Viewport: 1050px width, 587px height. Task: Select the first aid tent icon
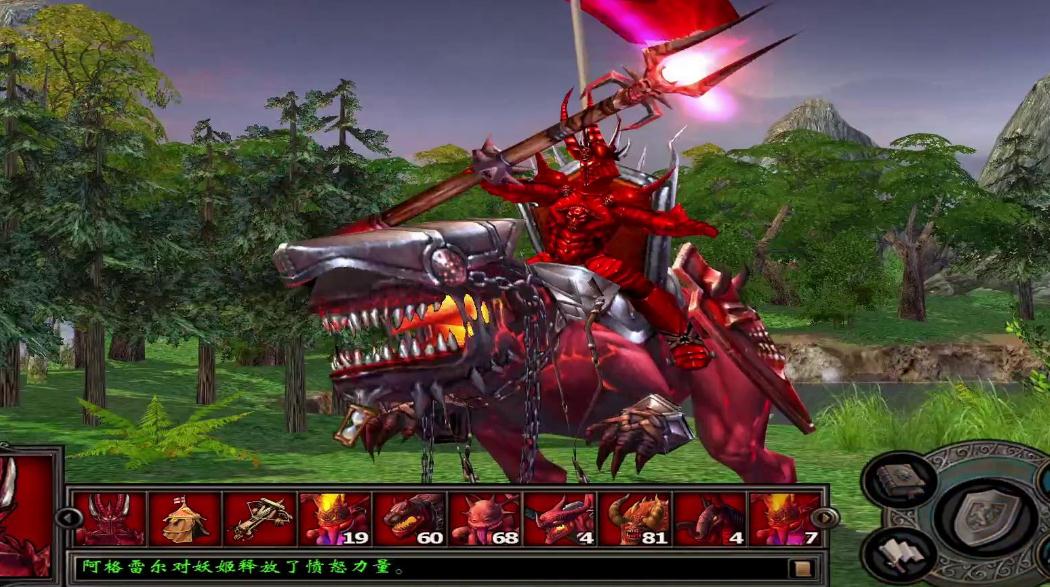point(185,518)
